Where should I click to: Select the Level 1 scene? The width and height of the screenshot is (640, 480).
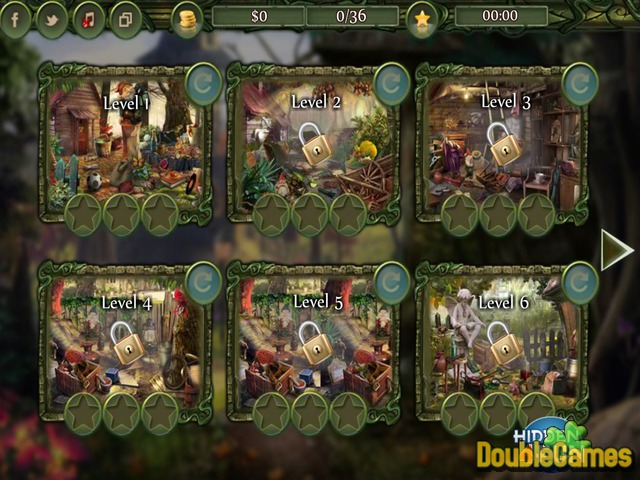click(x=122, y=140)
